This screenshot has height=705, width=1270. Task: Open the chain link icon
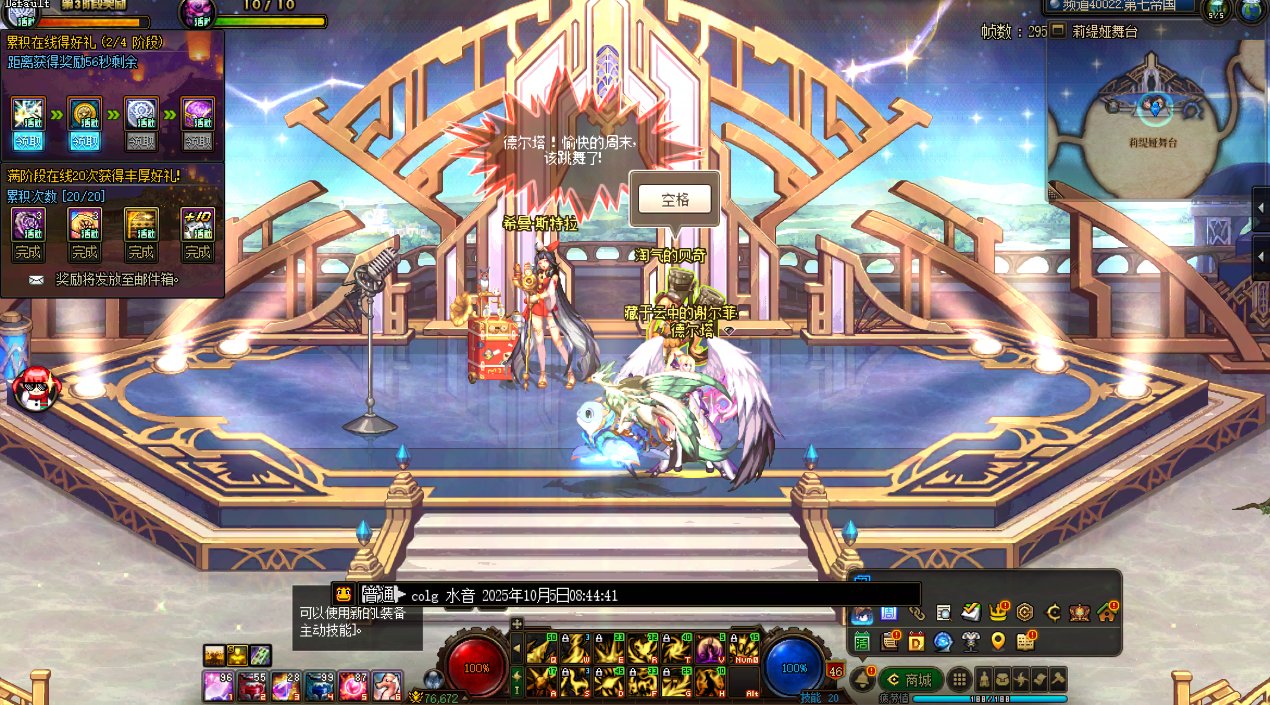click(916, 612)
